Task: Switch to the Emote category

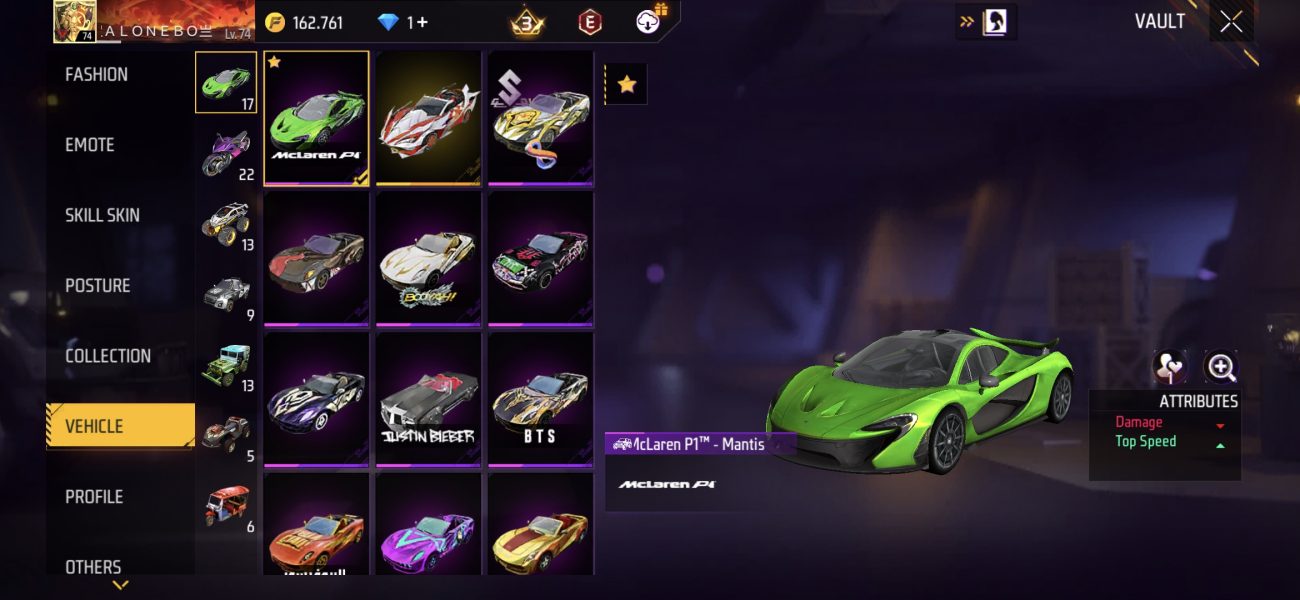Action: click(90, 145)
